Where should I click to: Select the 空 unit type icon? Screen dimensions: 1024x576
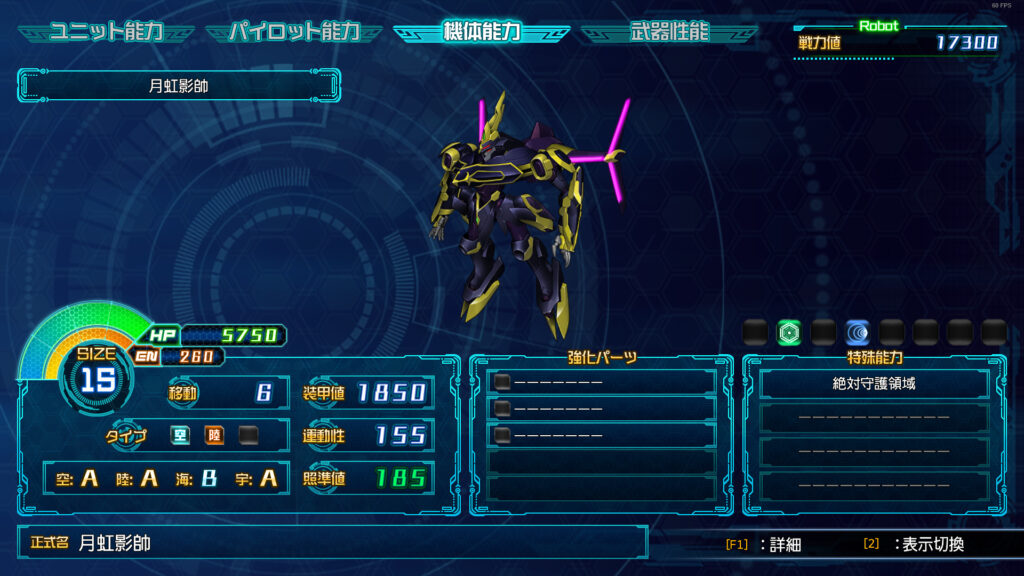pos(180,435)
